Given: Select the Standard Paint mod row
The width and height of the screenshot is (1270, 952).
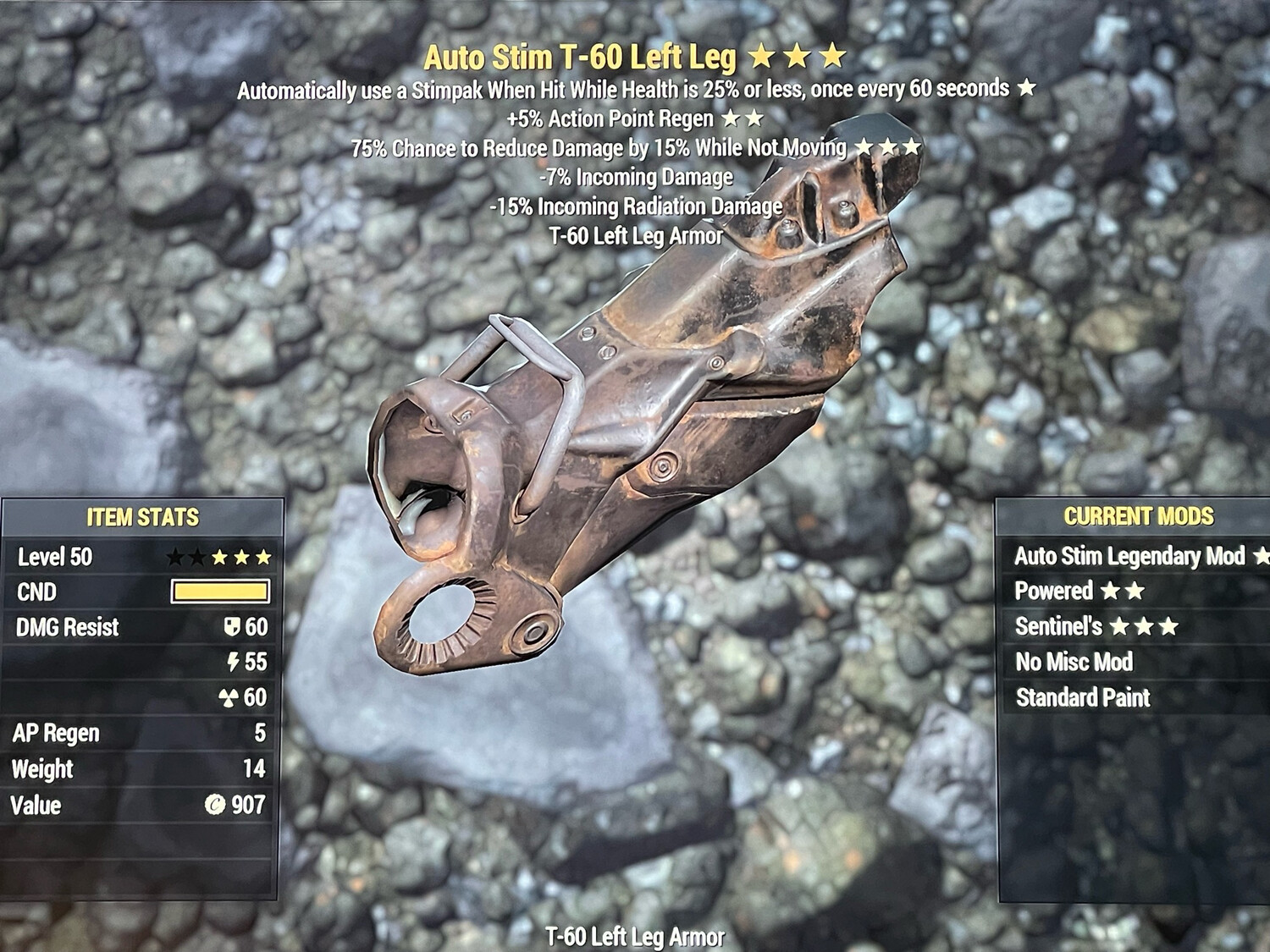Looking at the screenshot, I should (x=1082, y=697).
